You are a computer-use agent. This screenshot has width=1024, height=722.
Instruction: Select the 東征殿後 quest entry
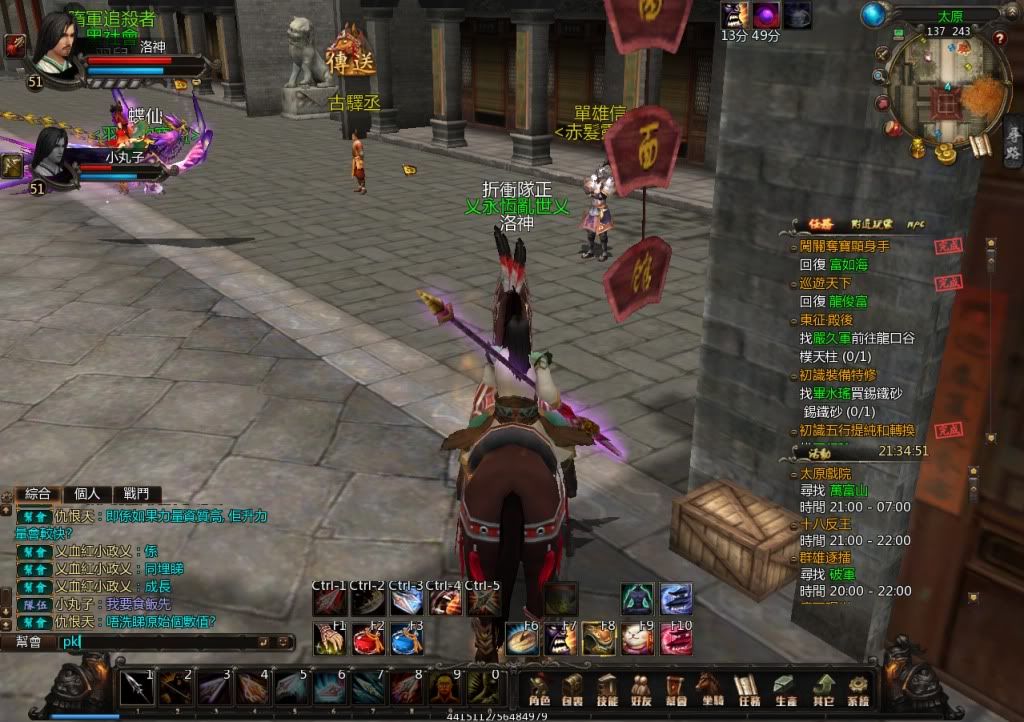(825, 320)
